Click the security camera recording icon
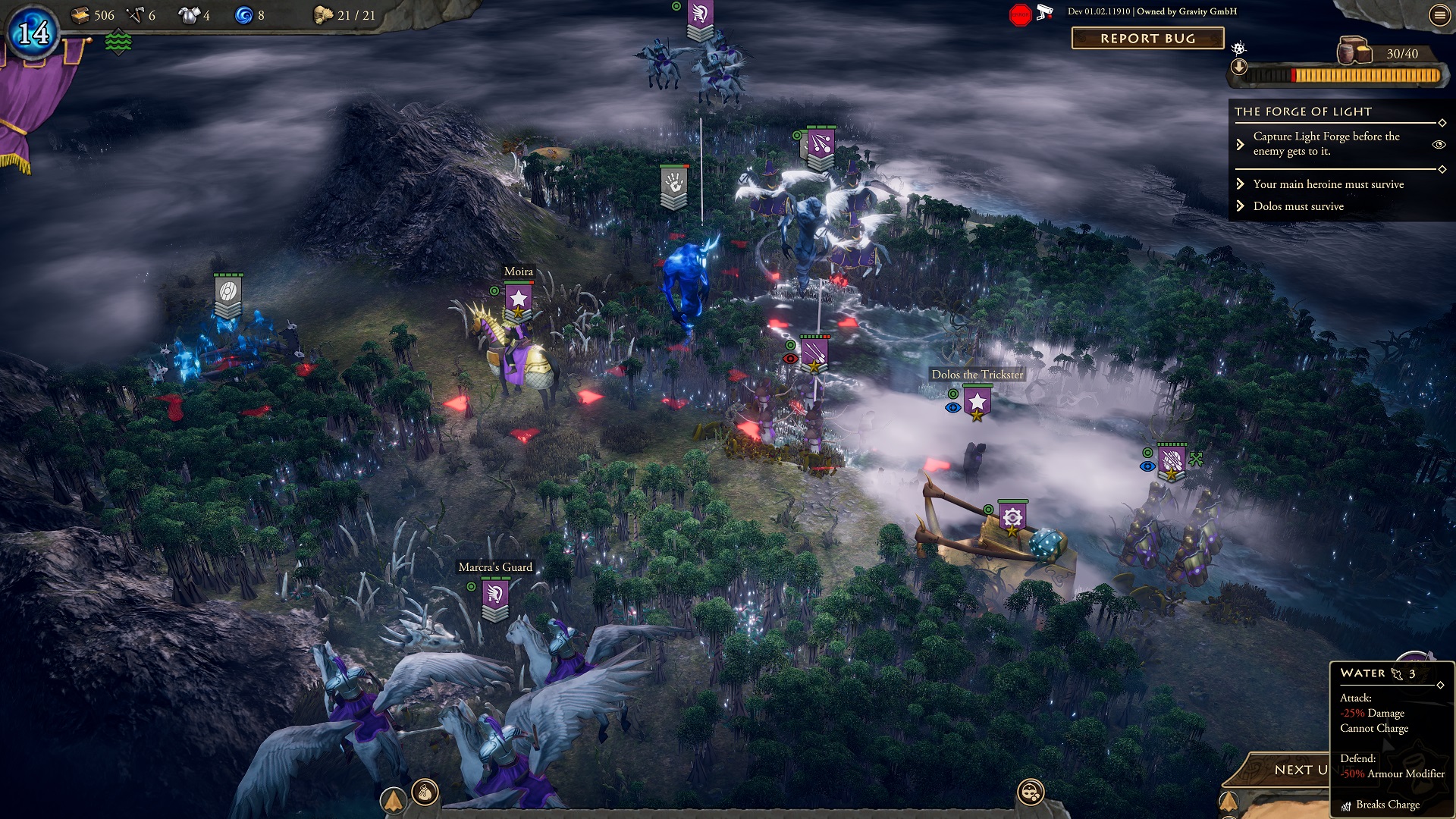1456x819 pixels. pyautogui.click(x=1045, y=12)
